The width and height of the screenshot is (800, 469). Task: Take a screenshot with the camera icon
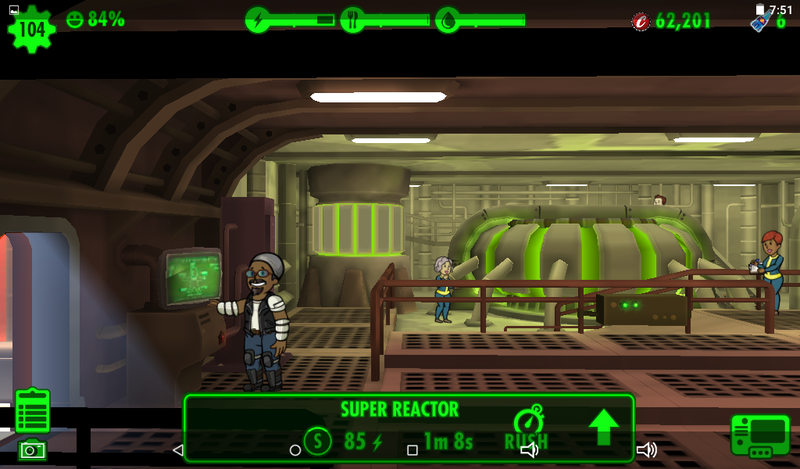tap(32, 450)
